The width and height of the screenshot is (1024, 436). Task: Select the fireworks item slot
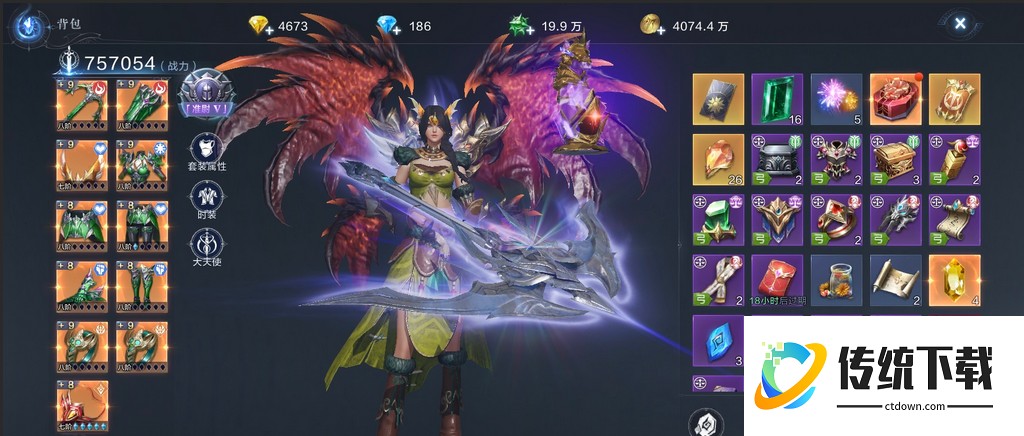tap(836, 99)
